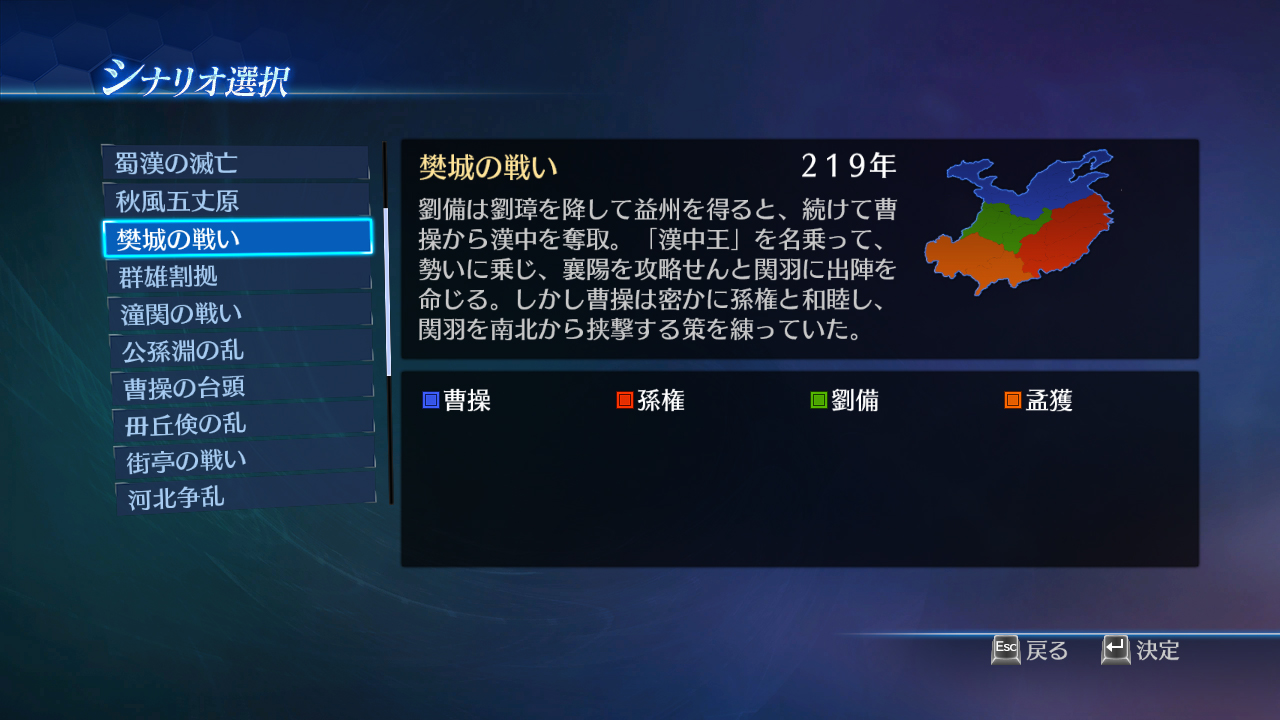Select the 毌丘倹の乱 scenario
The height and width of the screenshot is (720, 1280).
click(x=237, y=422)
